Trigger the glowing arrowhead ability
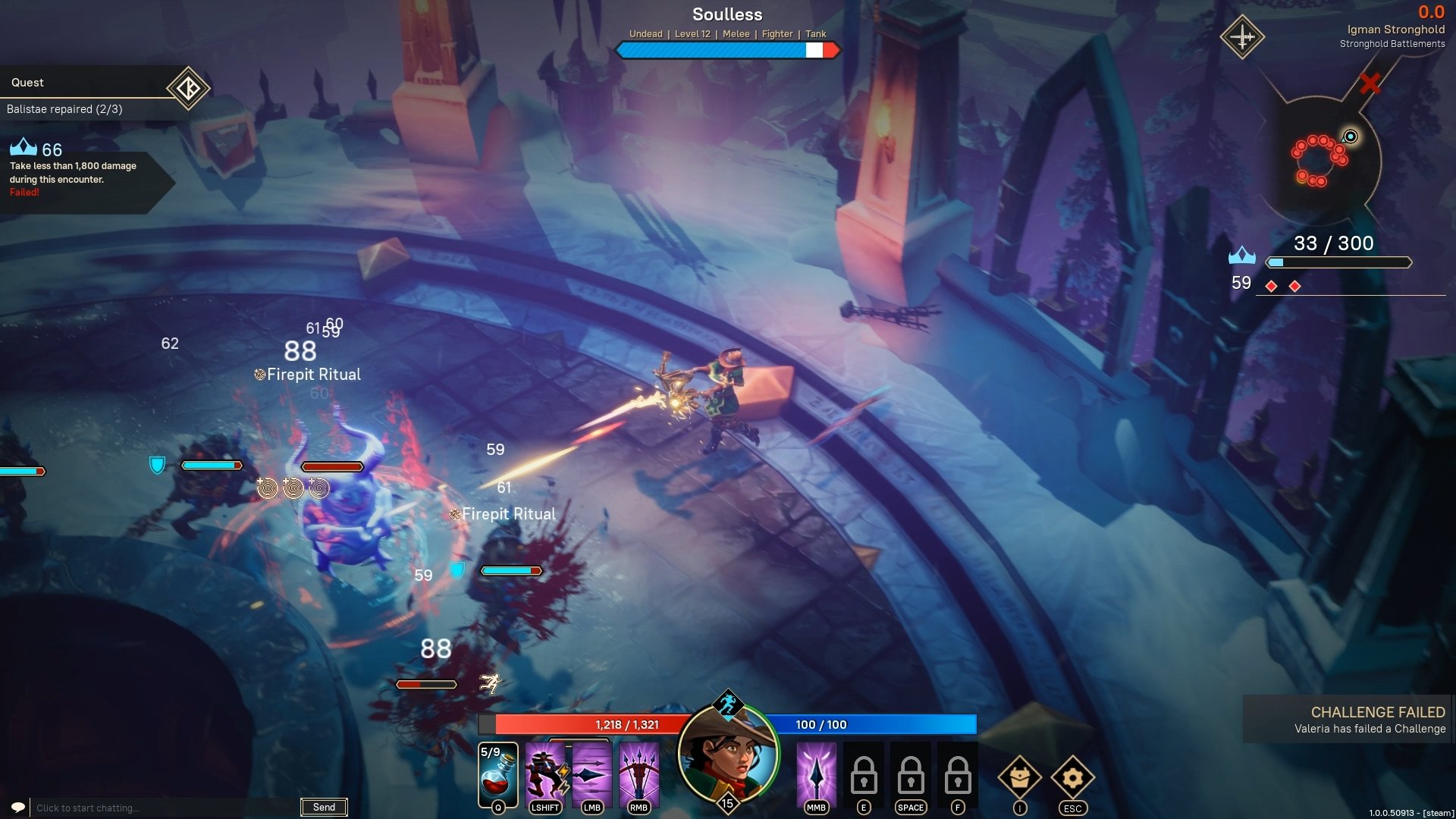The width and height of the screenshot is (1456, 819). [x=816, y=773]
